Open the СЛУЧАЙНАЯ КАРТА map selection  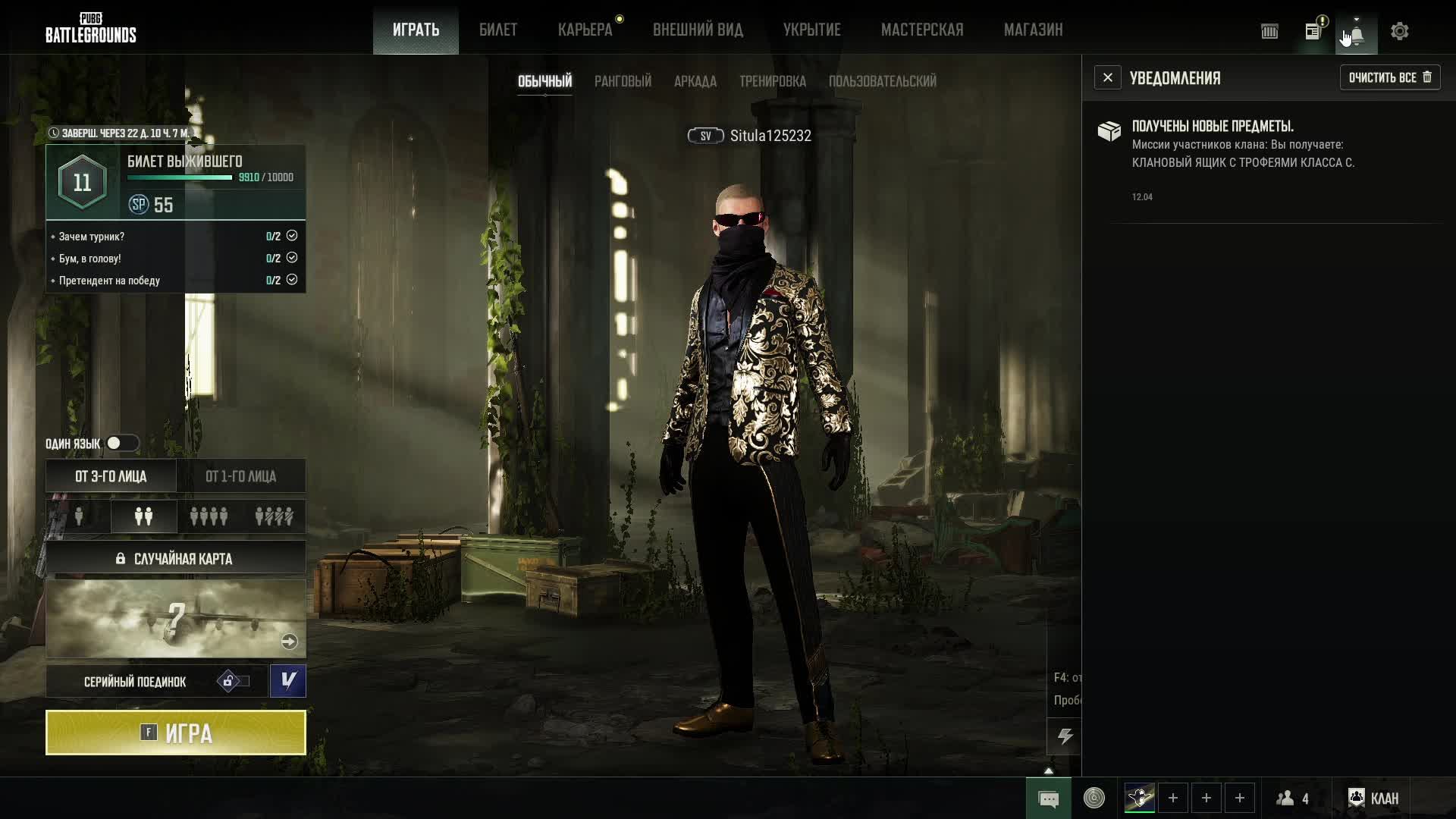(176, 559)
